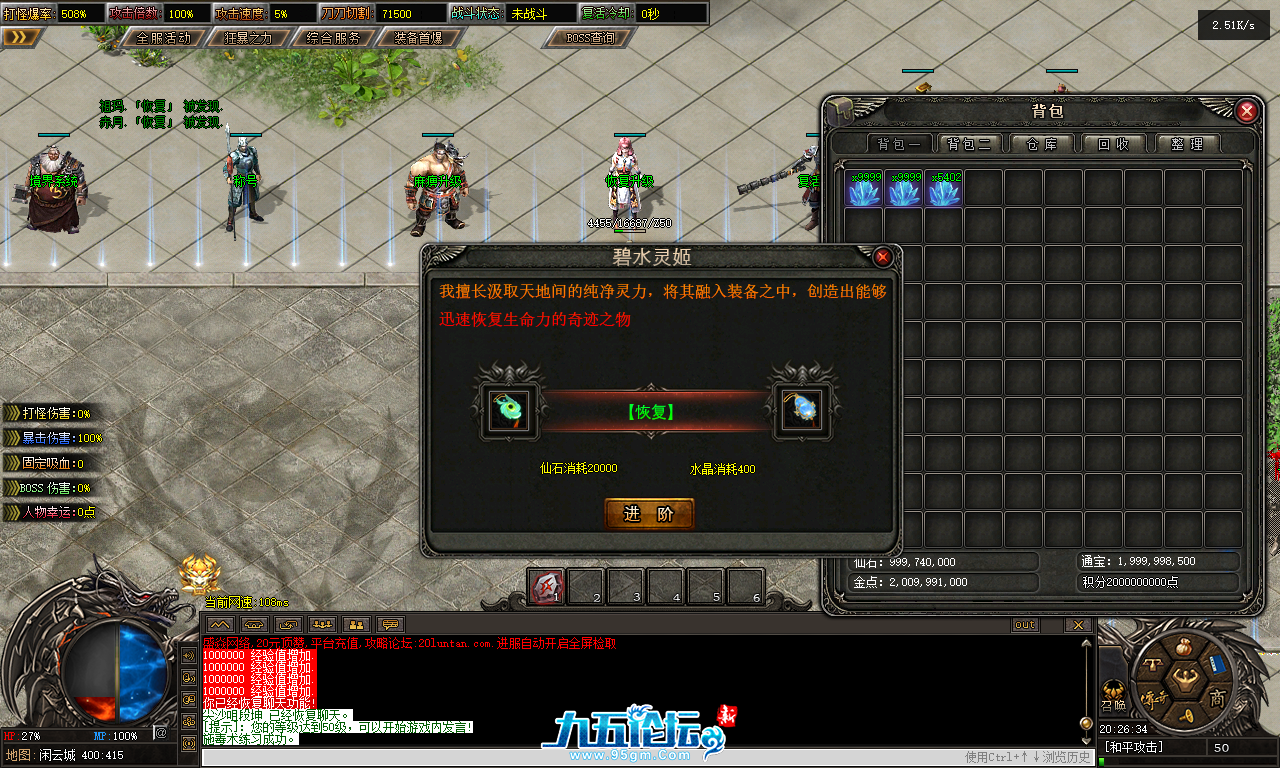1280x768 pixels.
Task: Click the mountain-shaped chat channel icon
Action: (220, 623)
